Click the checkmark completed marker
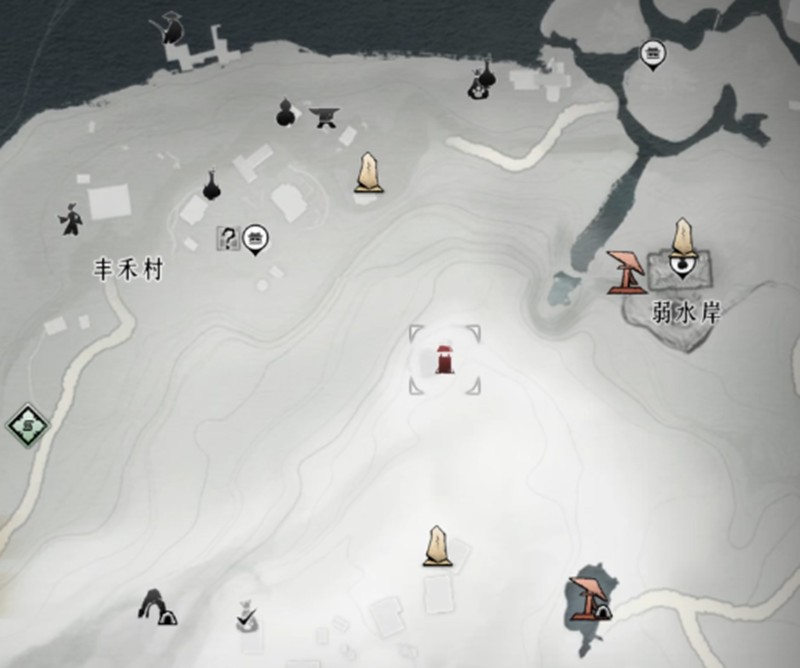The height and width of the screenshot is (668, 800). coord(246,618)
